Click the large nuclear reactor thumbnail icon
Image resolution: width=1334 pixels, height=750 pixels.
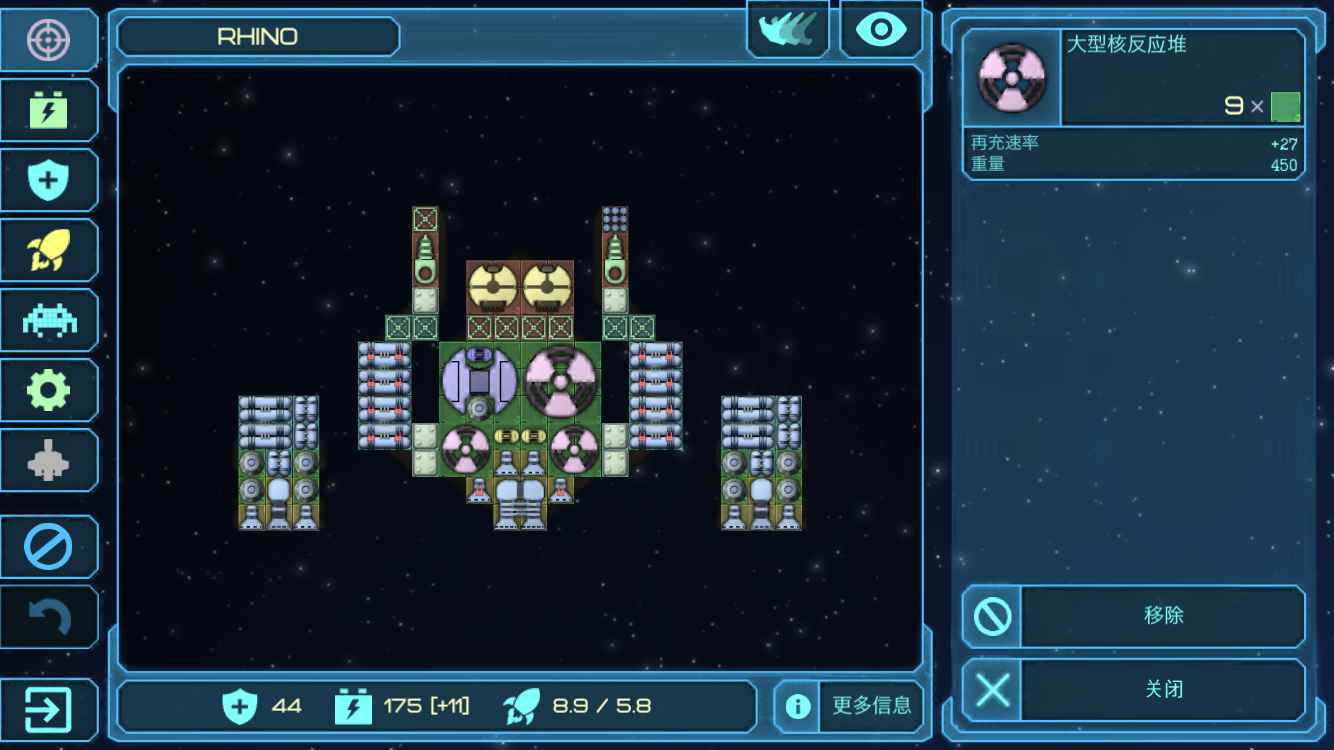1011,78
